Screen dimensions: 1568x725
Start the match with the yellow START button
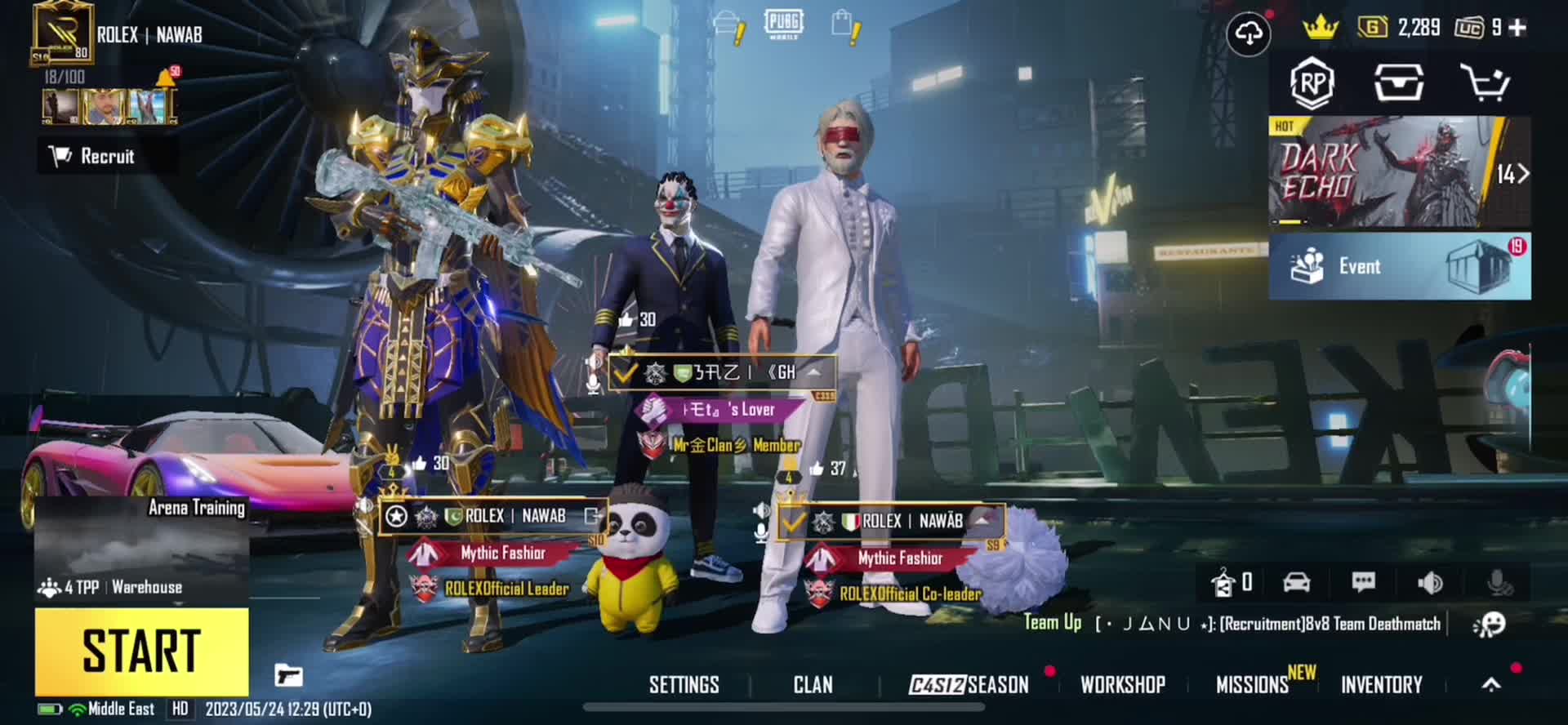(141, 651)
